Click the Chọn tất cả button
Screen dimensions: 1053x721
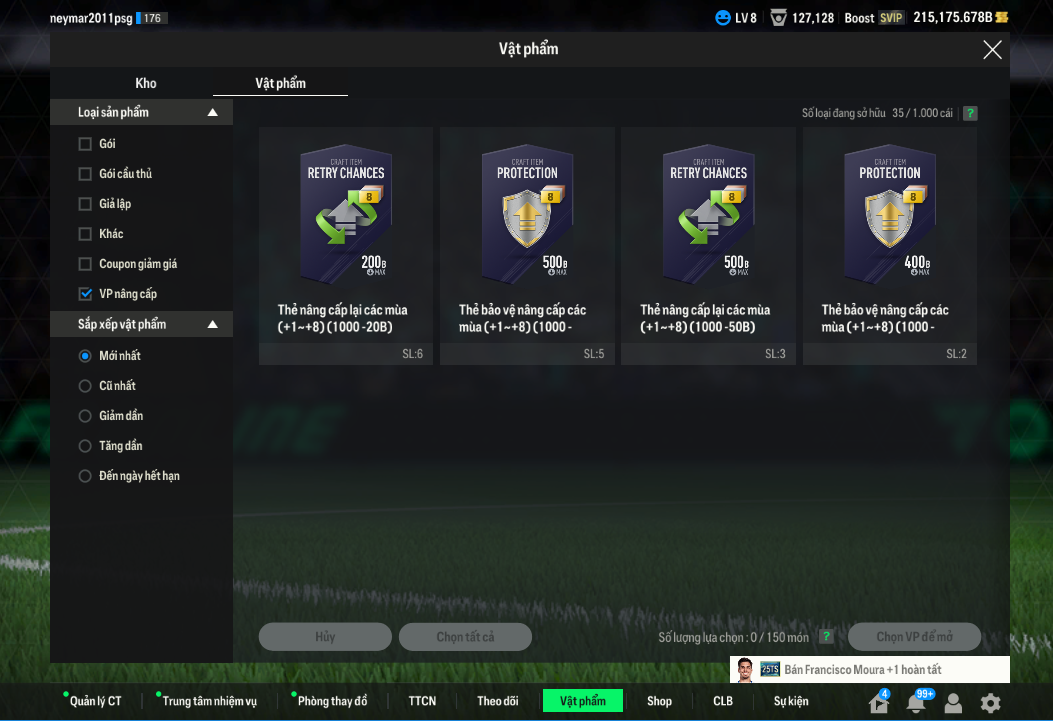point(465,637)
